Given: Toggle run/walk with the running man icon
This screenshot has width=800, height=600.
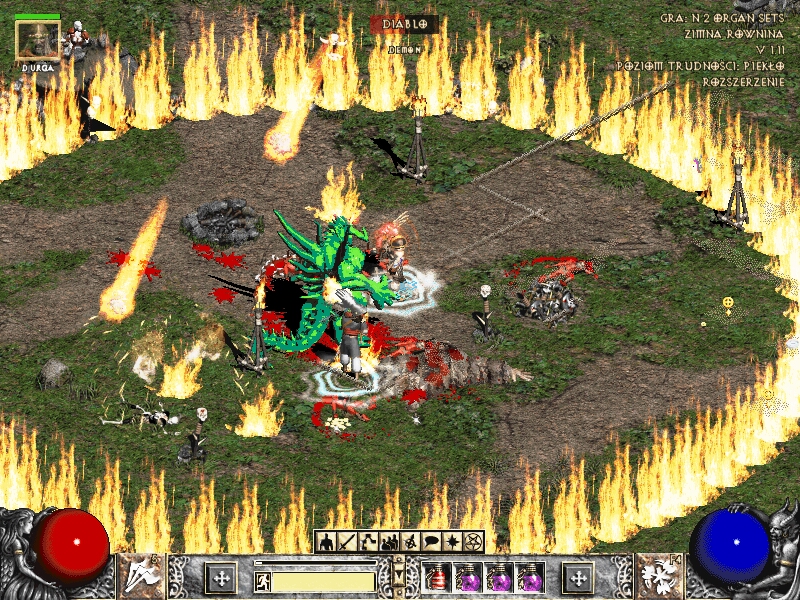Looking at the screenshot, I should [x=262, y=579].
